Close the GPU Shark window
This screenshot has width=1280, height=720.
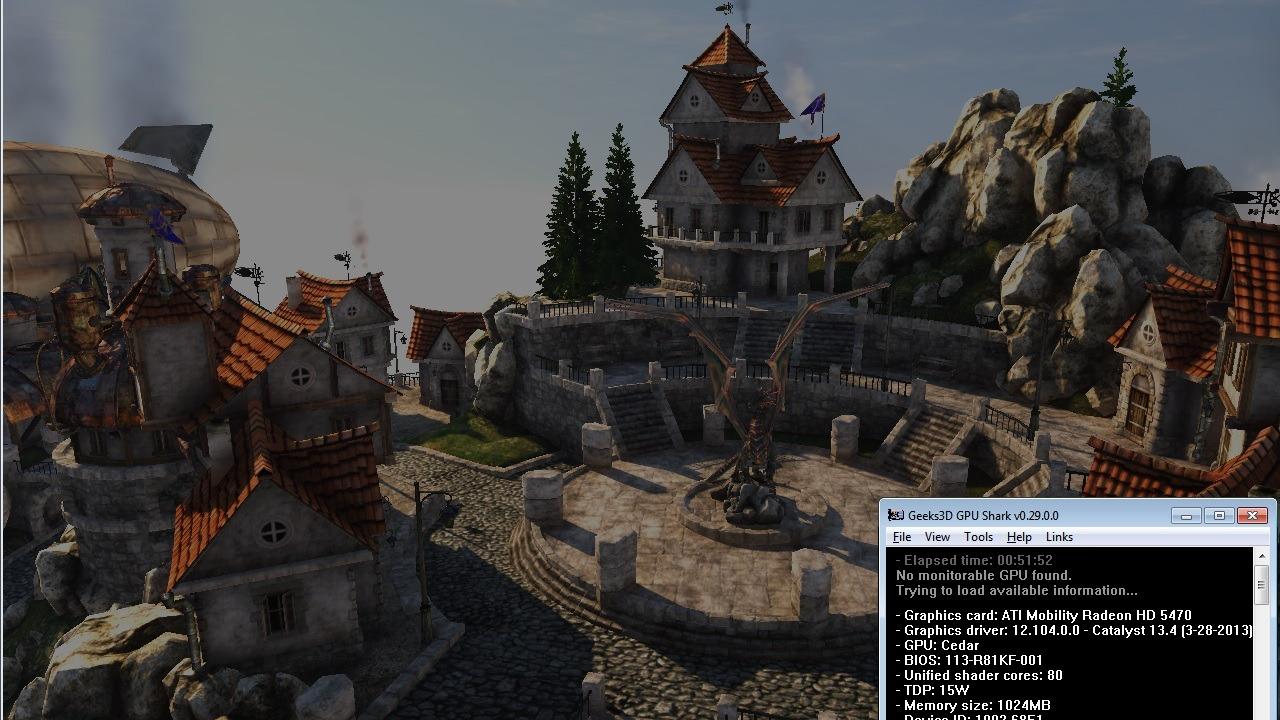click(x=1252, y=516)
